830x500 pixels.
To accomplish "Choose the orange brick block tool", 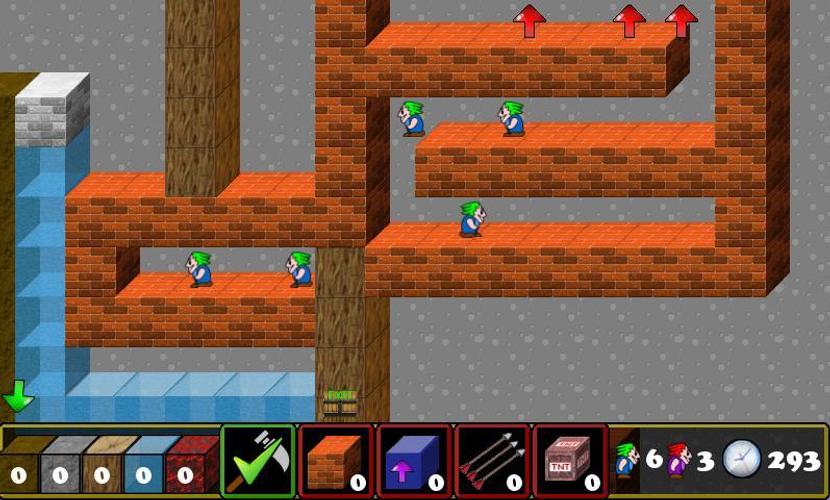I will pos(336,460).
